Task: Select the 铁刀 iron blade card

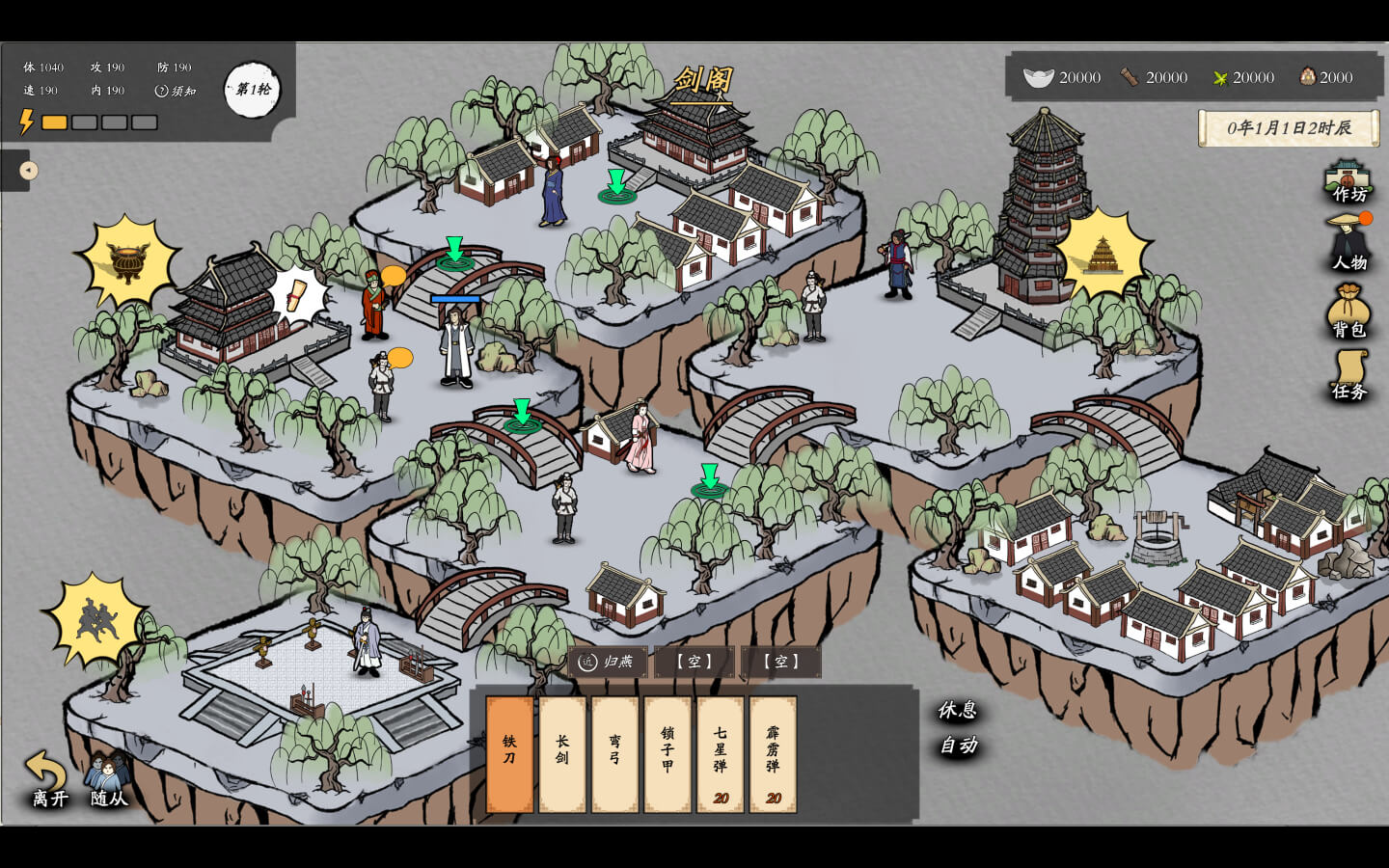Action: 509,754
